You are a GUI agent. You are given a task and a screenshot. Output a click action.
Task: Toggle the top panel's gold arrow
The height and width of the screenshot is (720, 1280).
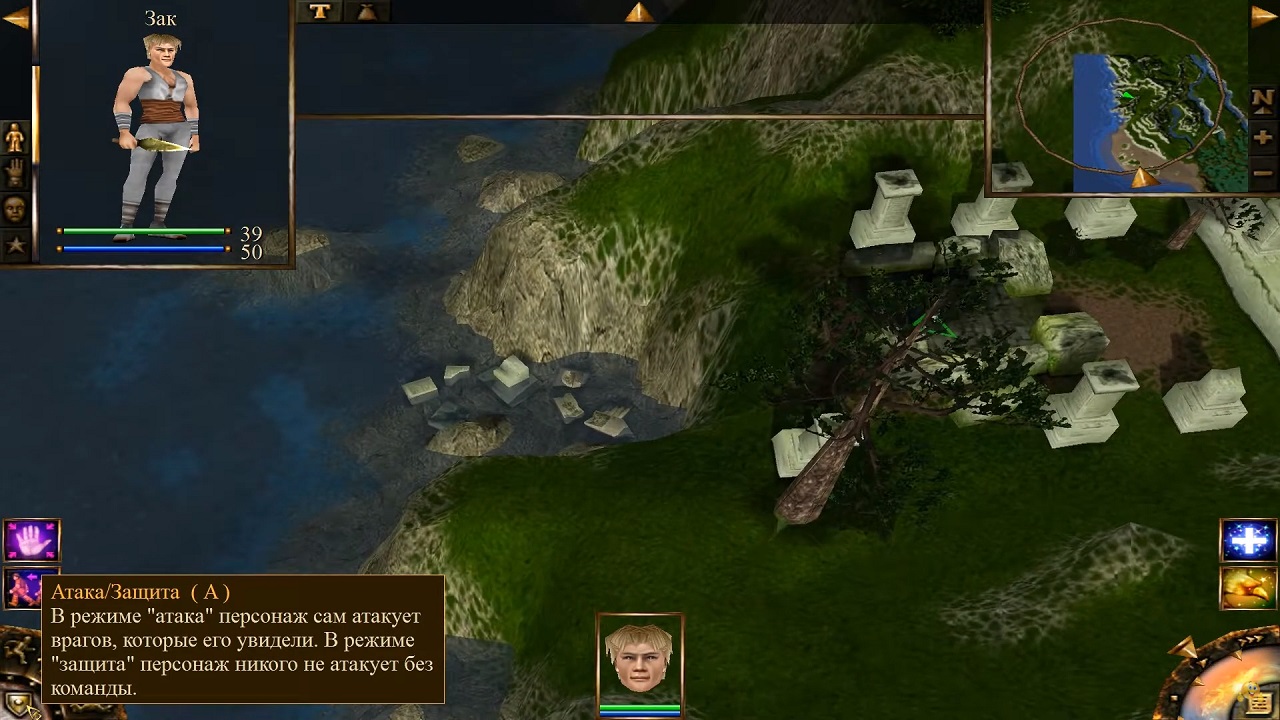(x=638, y=12)
